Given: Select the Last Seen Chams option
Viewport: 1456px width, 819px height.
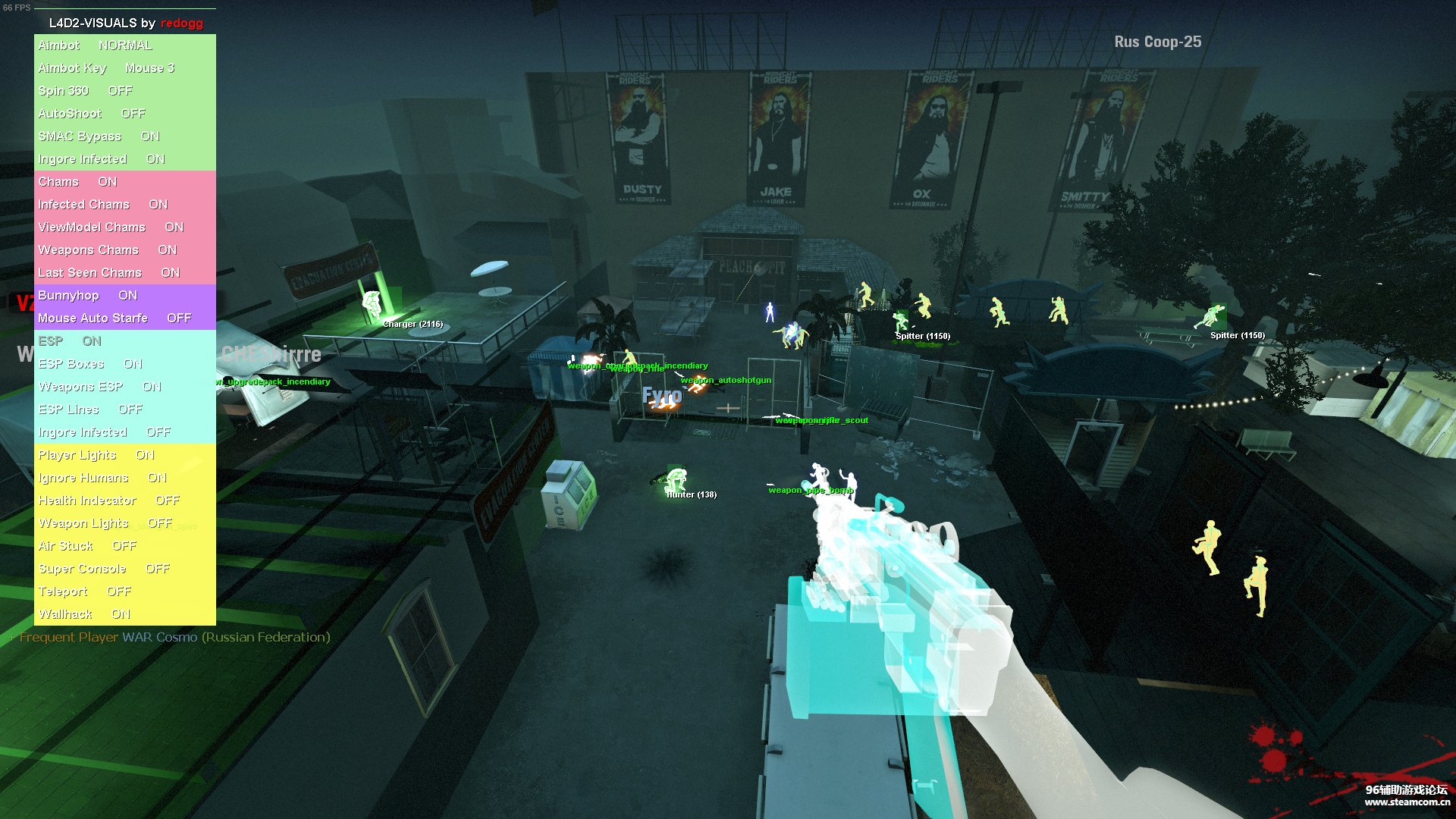Looking at the screenshot, I should (109, 273).
